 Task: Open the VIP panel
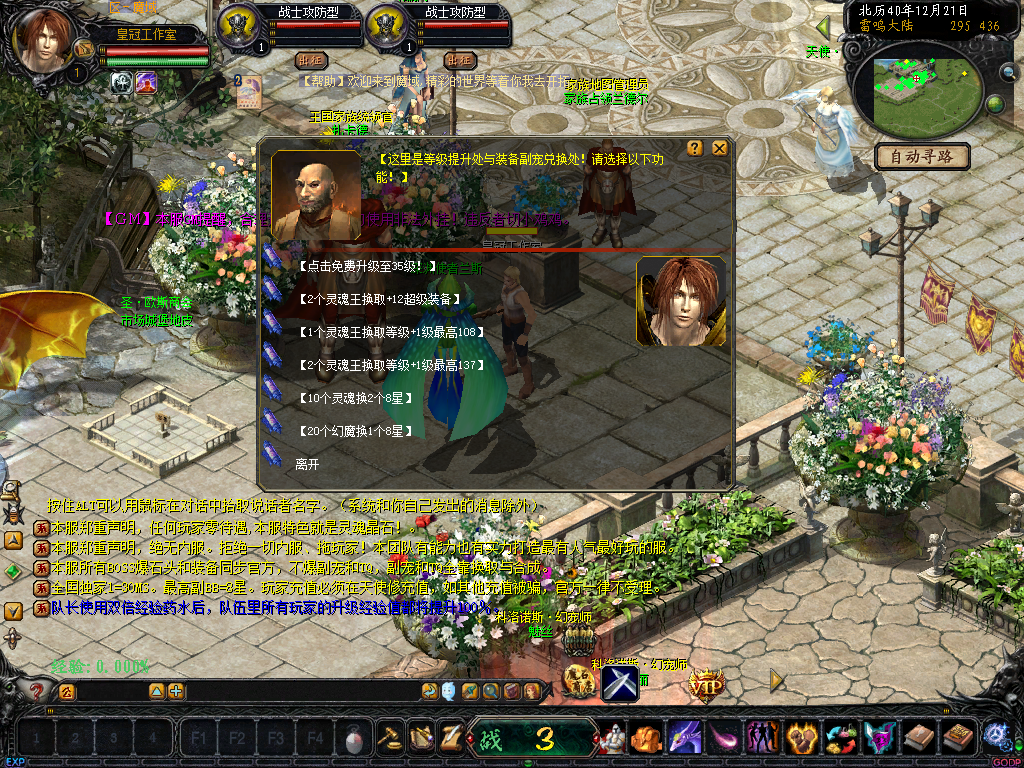click(705, 684)
